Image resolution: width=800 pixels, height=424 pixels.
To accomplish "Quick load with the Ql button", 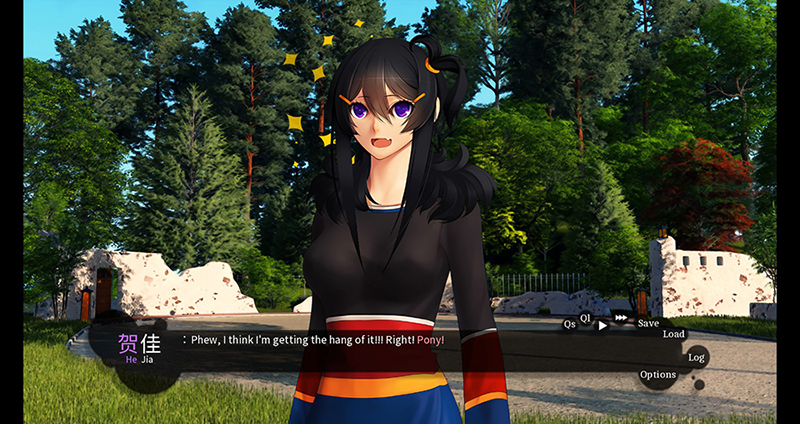I will (586, 317).
